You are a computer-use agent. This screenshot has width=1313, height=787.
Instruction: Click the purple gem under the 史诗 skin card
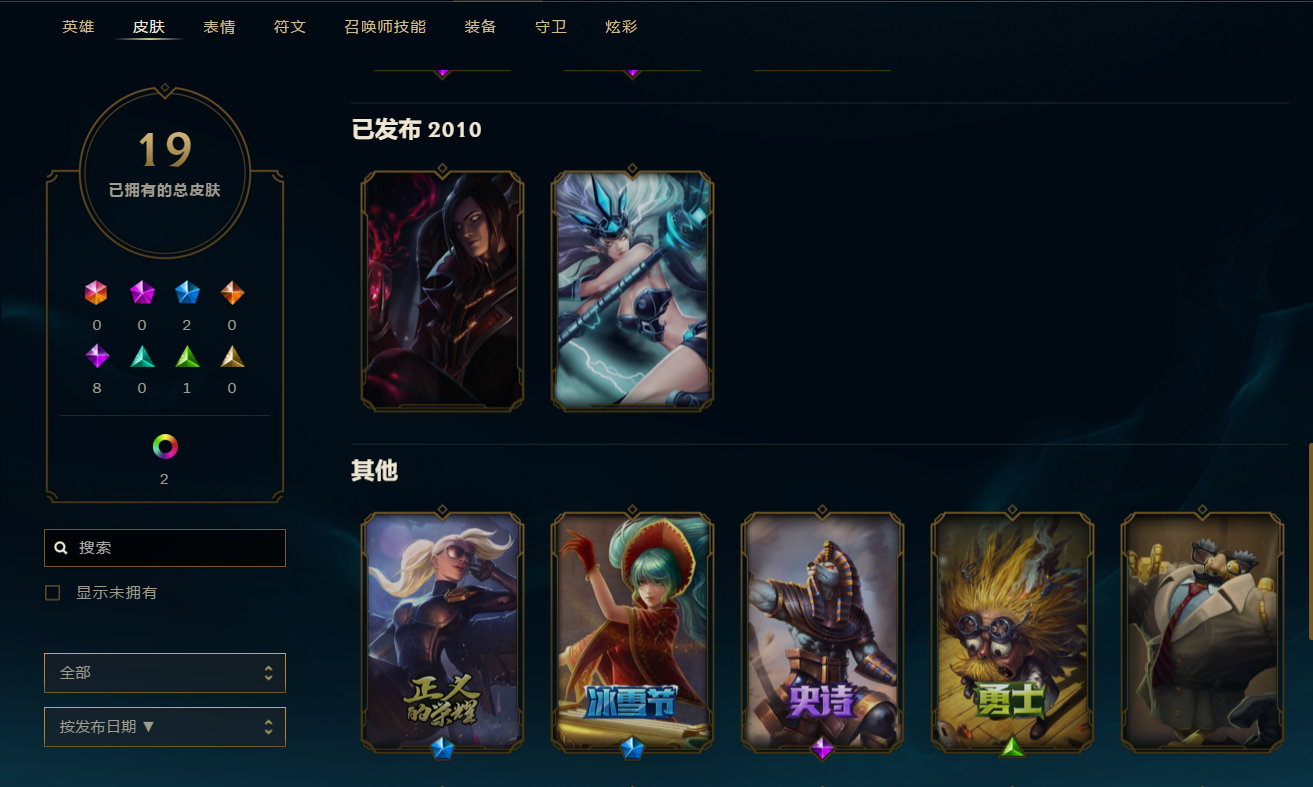823,747
